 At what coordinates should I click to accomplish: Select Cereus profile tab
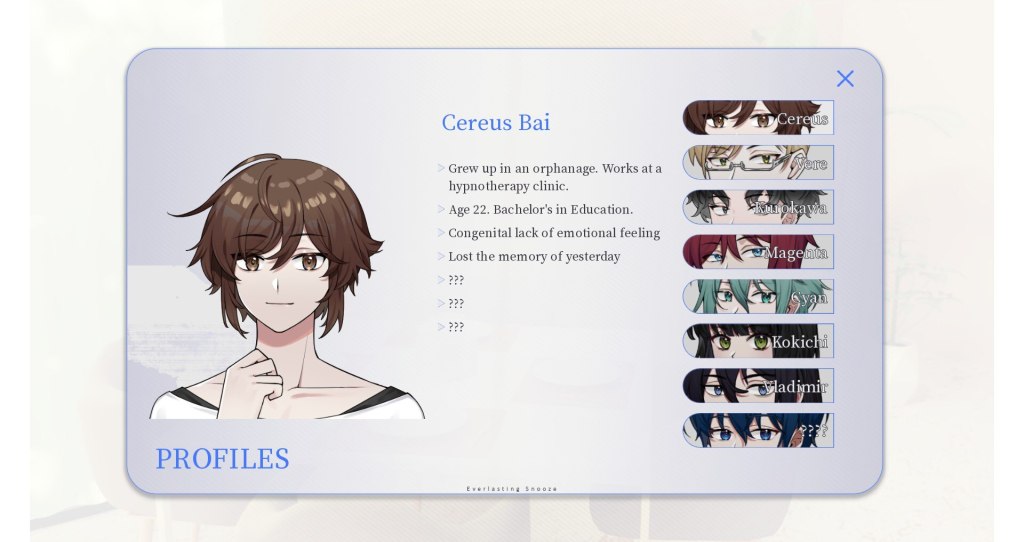758,118
